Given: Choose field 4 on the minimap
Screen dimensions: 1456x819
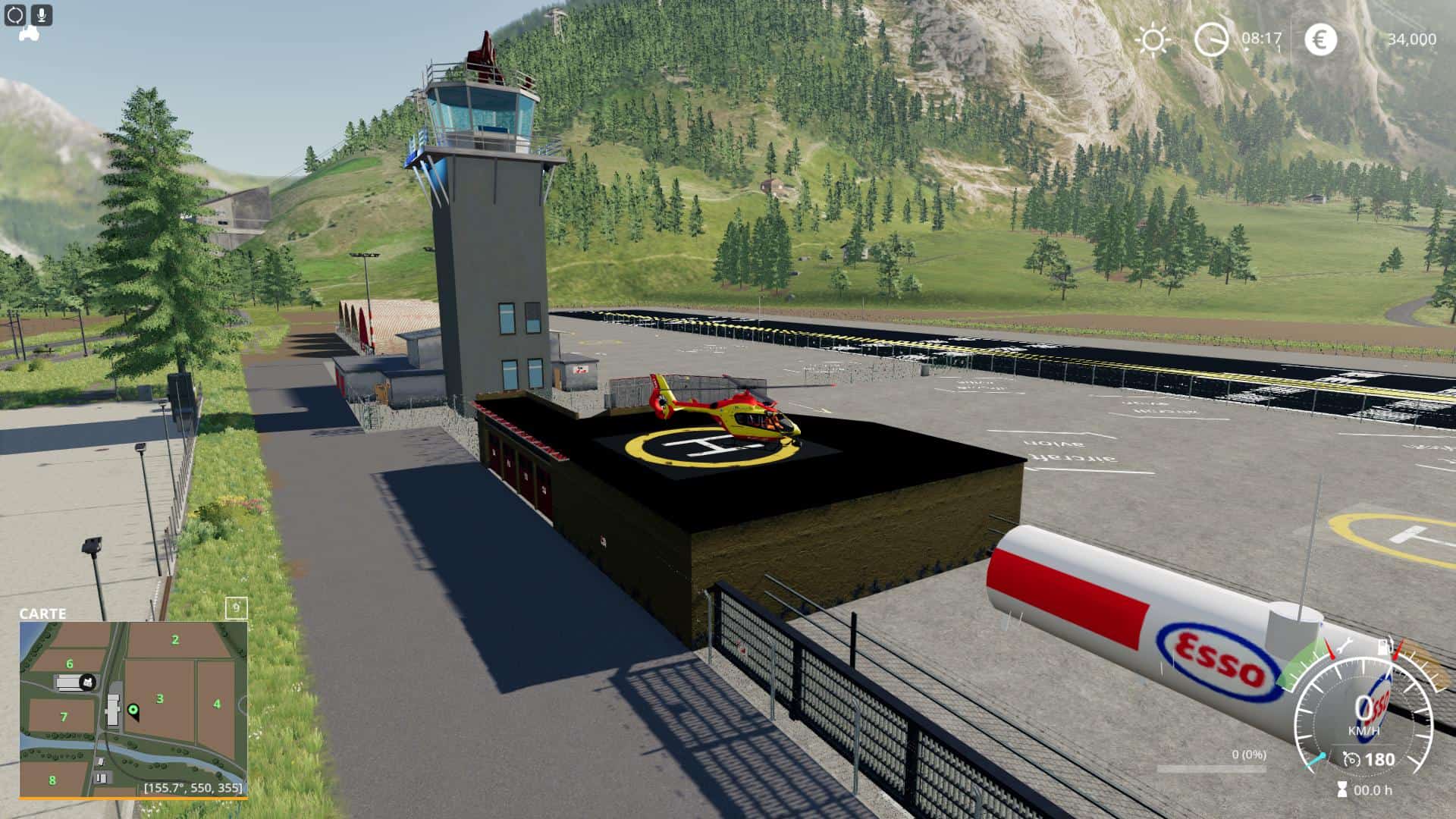Looking at the screenshot, I should (x=217, y=704).
